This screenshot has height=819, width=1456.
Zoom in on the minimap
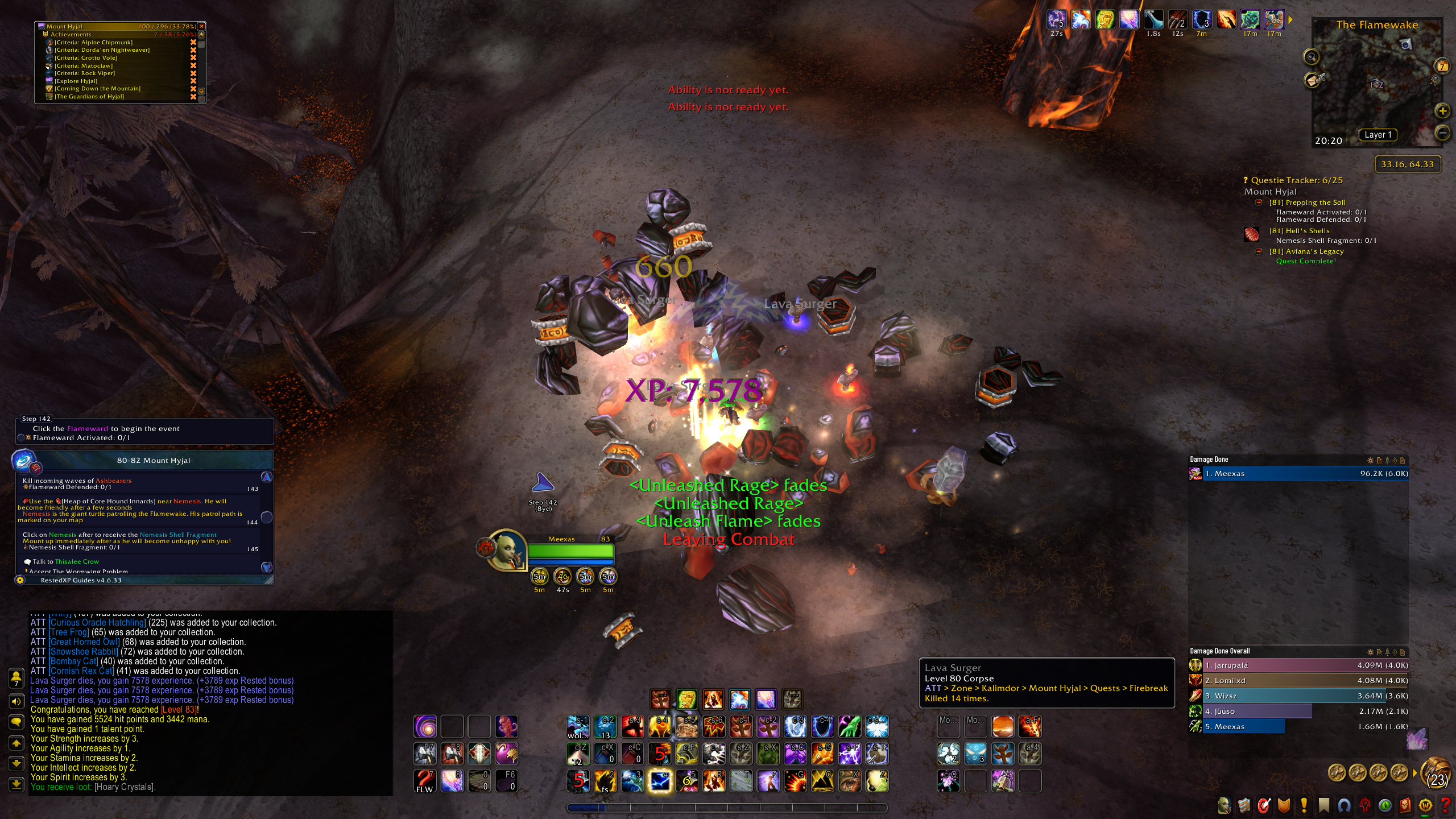coord(1442,111)
